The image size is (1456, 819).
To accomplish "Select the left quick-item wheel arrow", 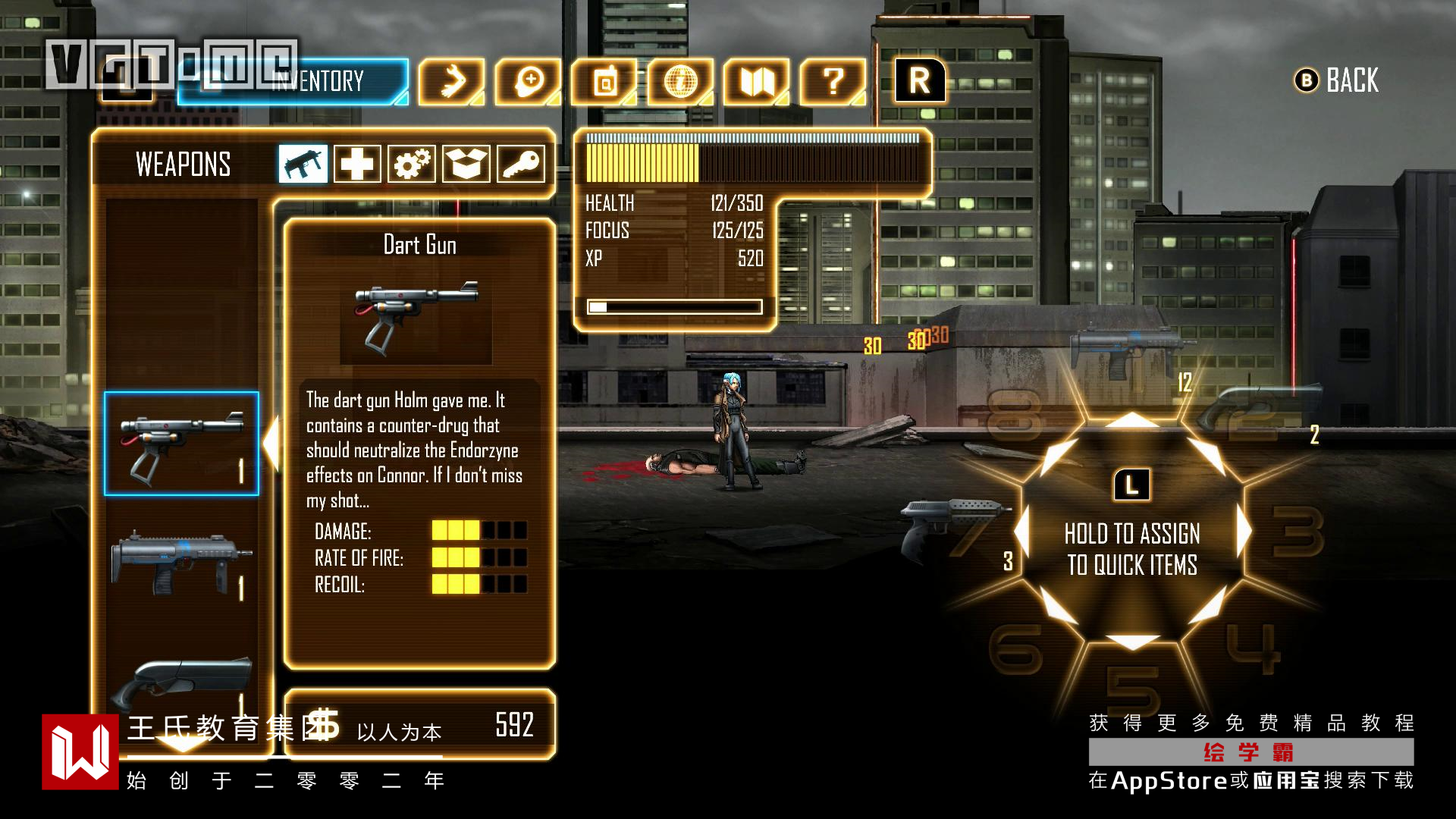I will point(1021,531).
